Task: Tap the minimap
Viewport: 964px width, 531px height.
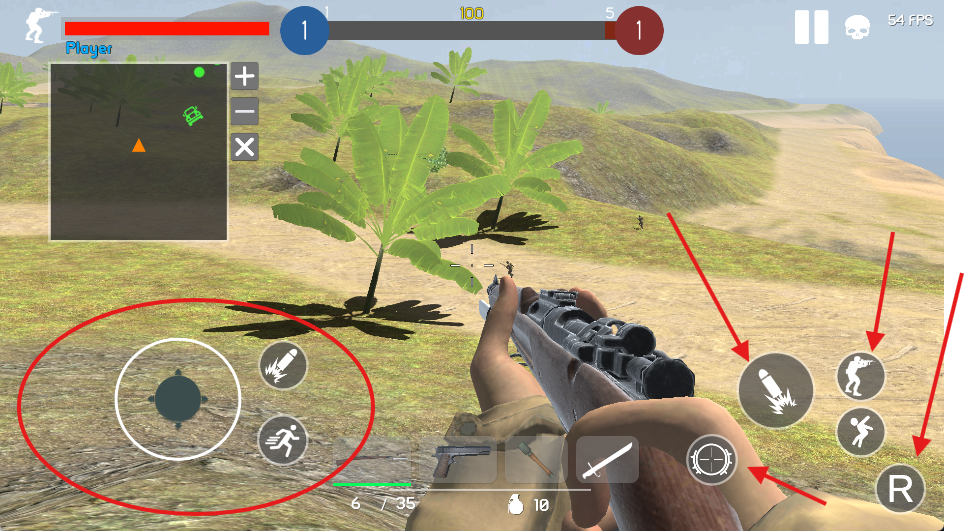Action: point(139,151)
